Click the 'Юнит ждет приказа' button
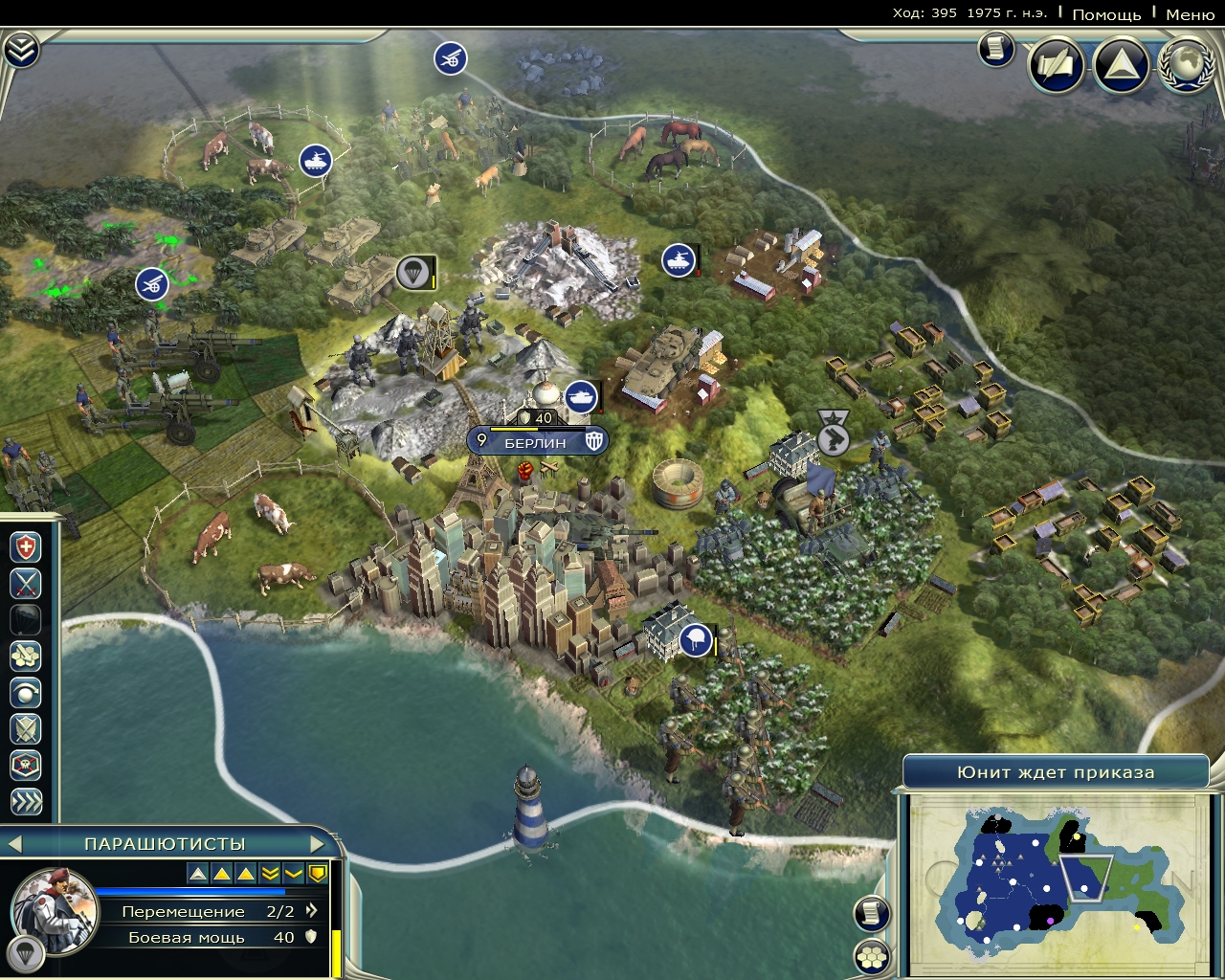The height and width of the screenshot is (980, 1225). point(1056,772)
